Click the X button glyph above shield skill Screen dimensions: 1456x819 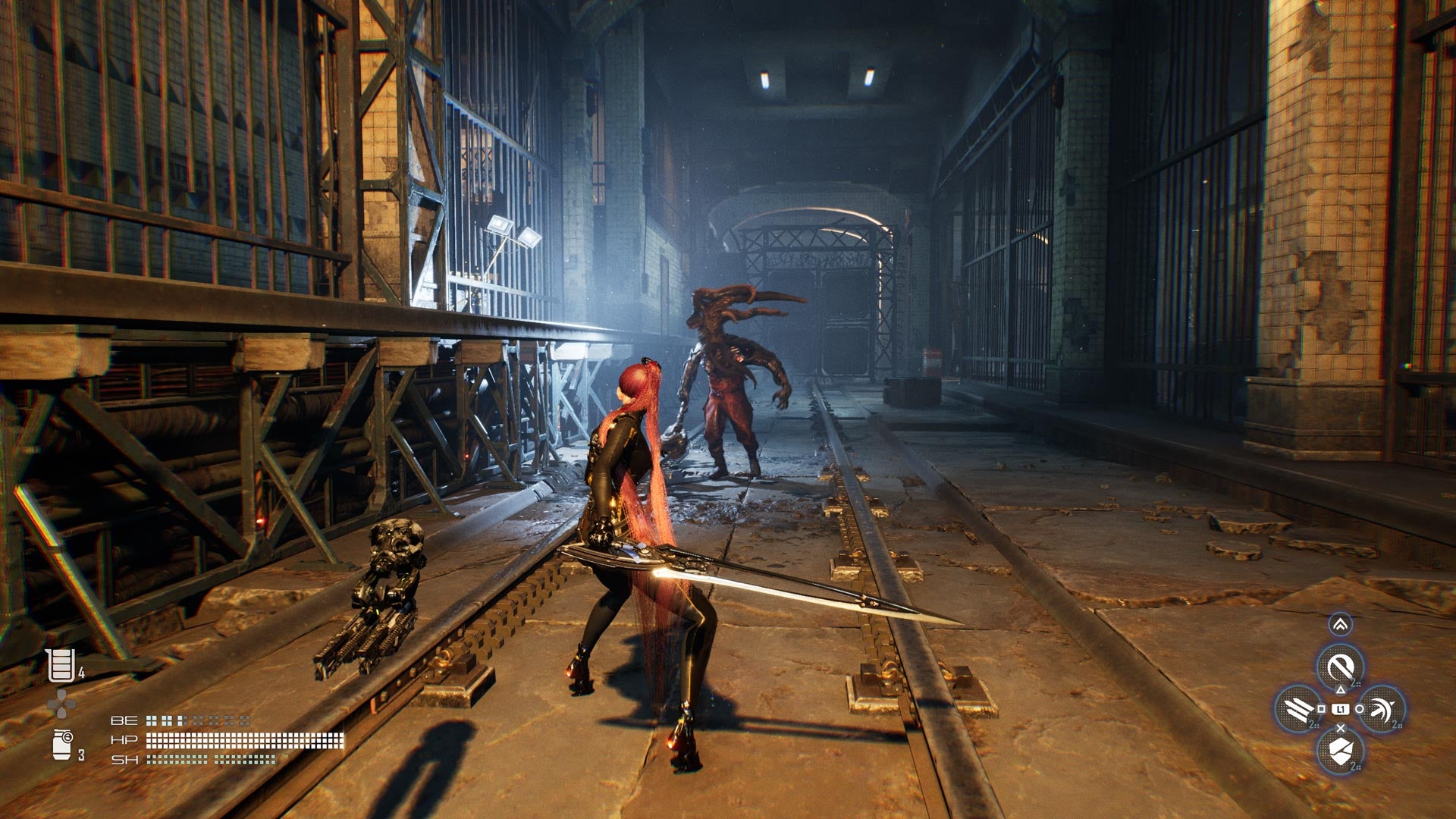tap(1341, 727)
